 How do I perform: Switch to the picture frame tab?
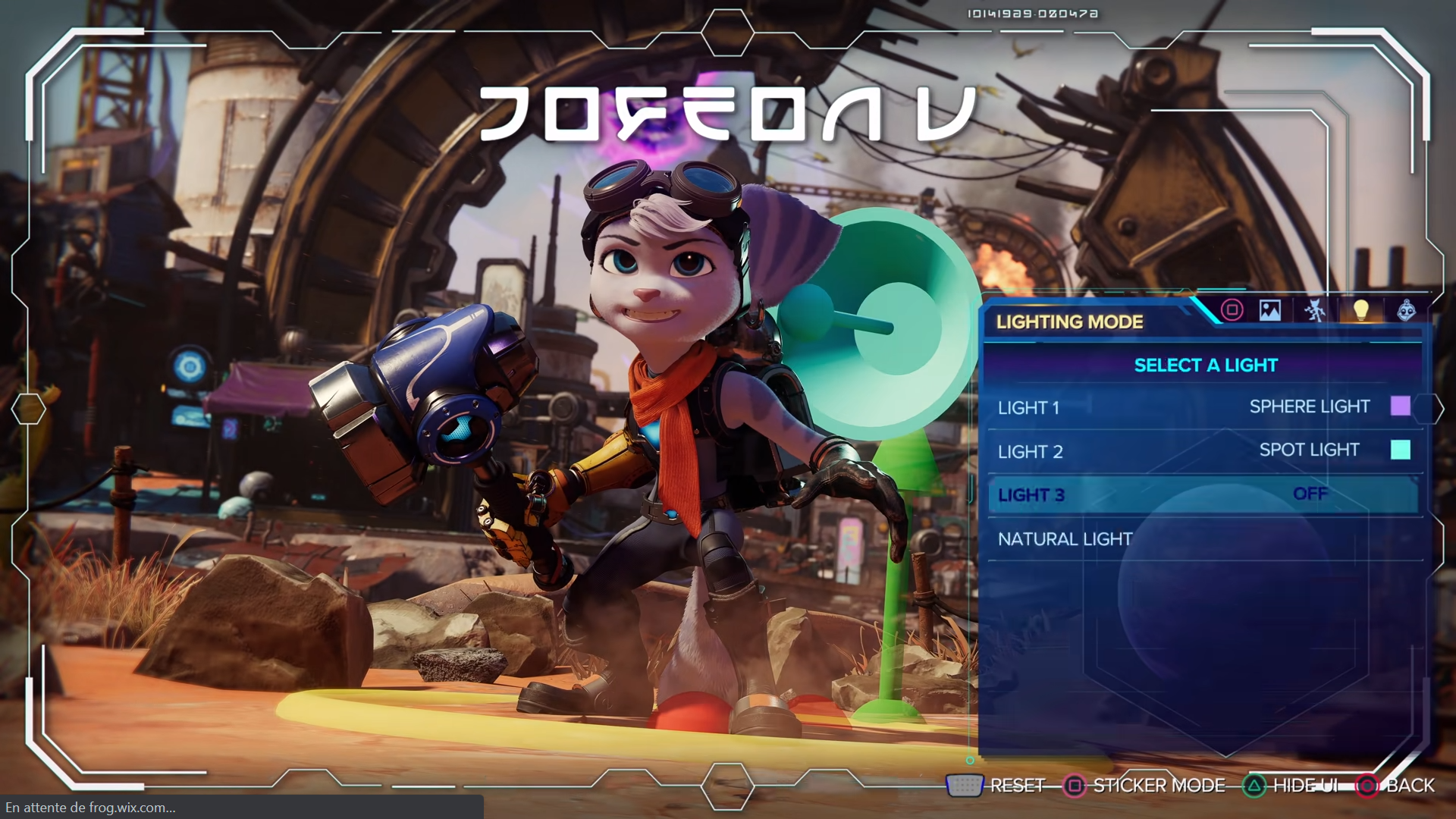(x=1270, y=310)
